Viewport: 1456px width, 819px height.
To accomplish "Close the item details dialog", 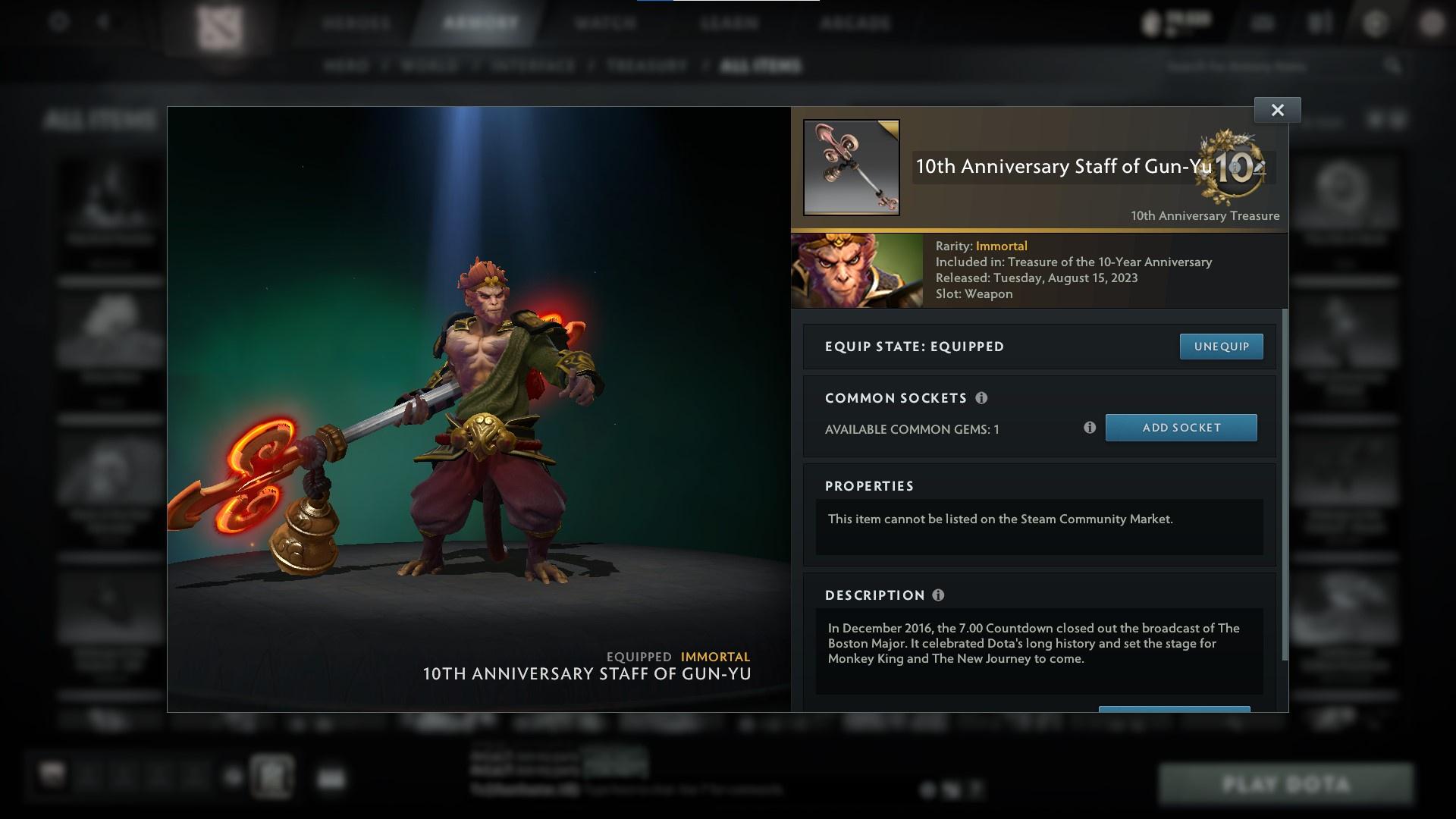I will [1276, 109].
